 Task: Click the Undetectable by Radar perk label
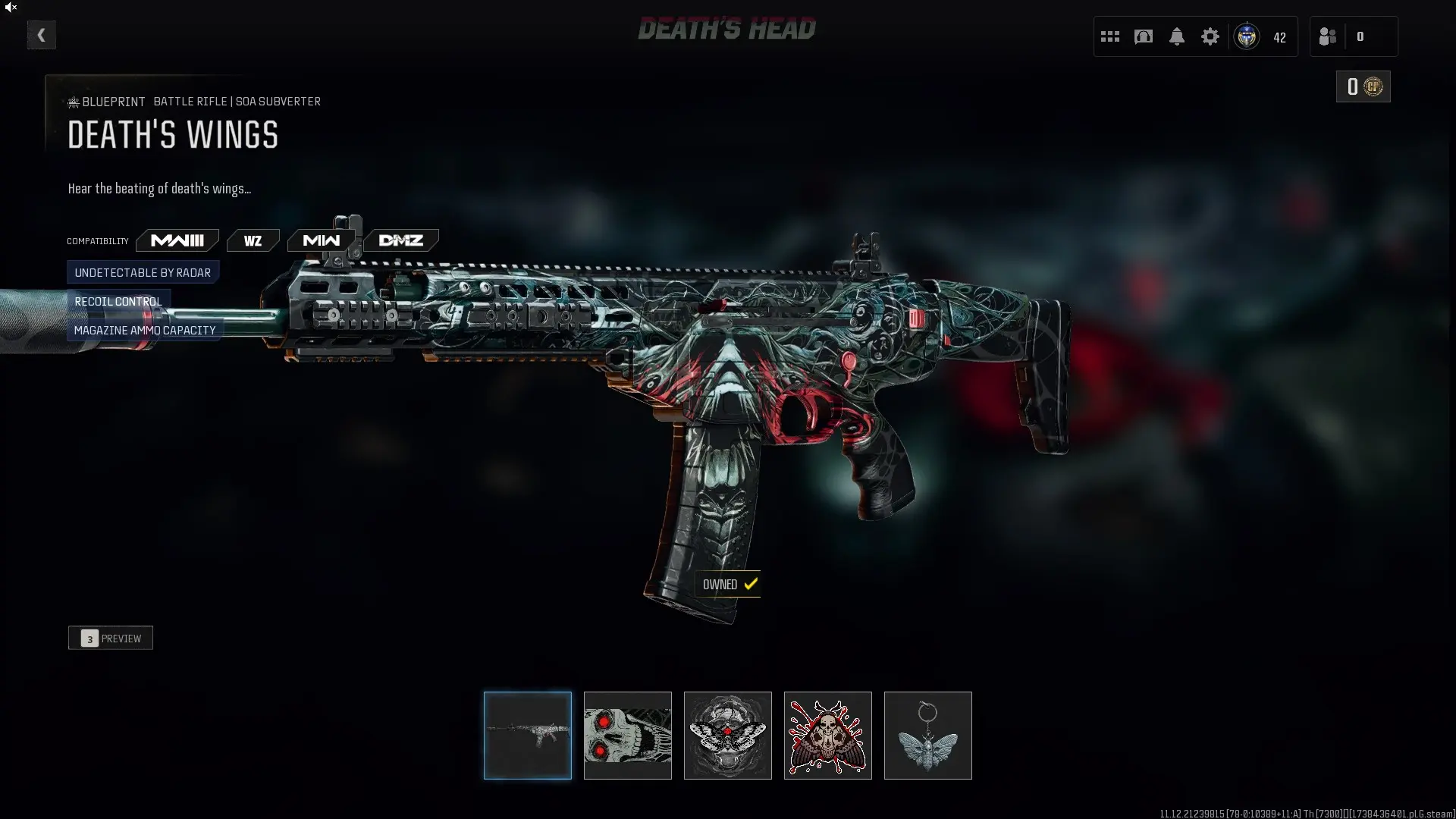click(x=143, y=272)
